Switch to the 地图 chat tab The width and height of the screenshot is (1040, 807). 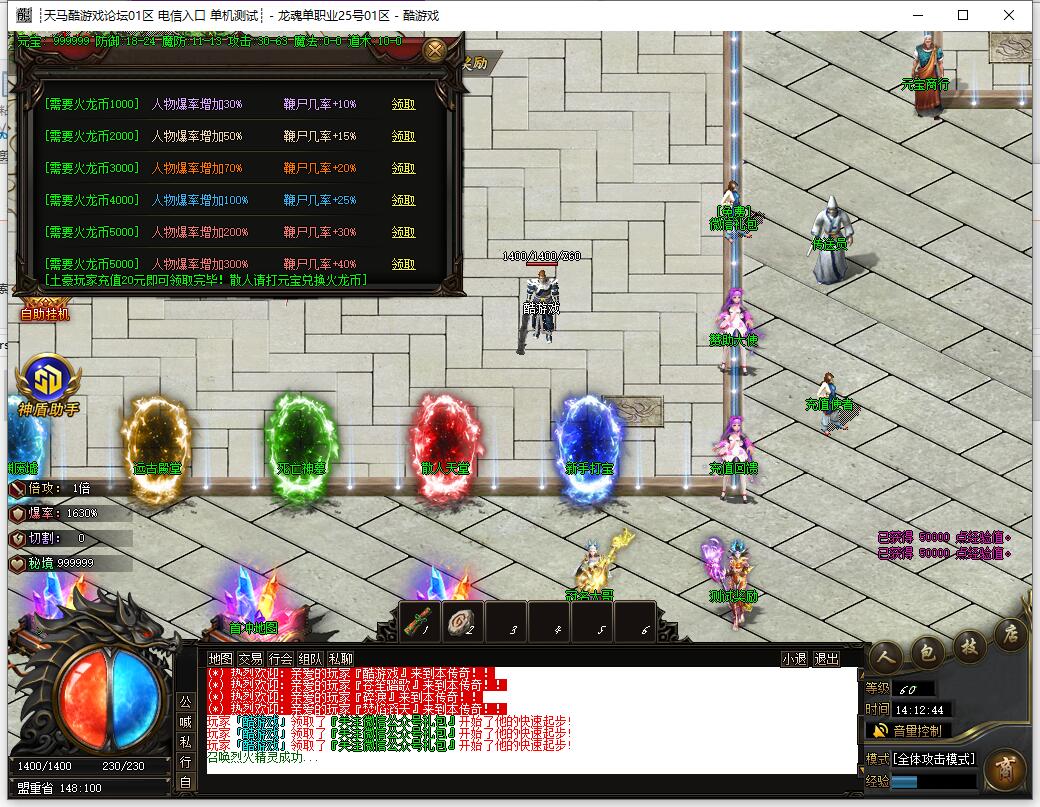point(220,659)
